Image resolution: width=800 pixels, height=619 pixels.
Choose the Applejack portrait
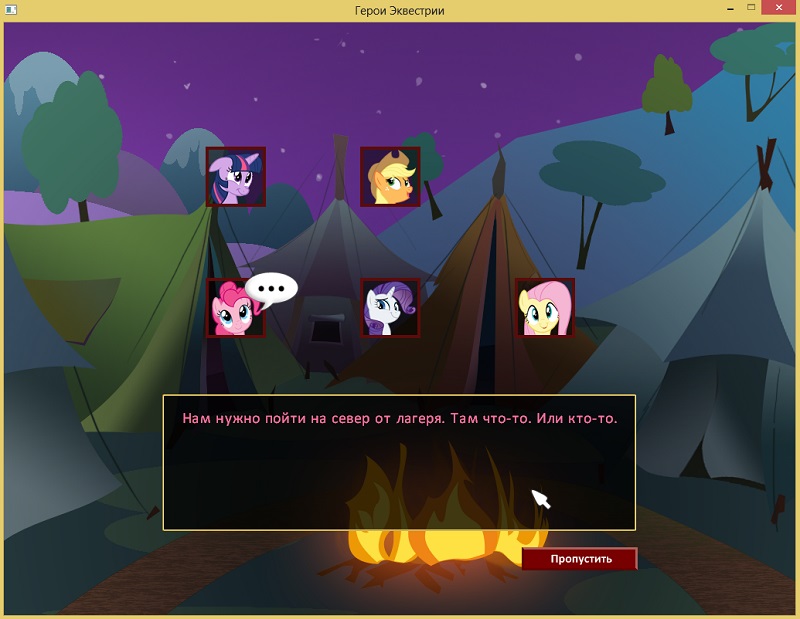coord(390,177)
